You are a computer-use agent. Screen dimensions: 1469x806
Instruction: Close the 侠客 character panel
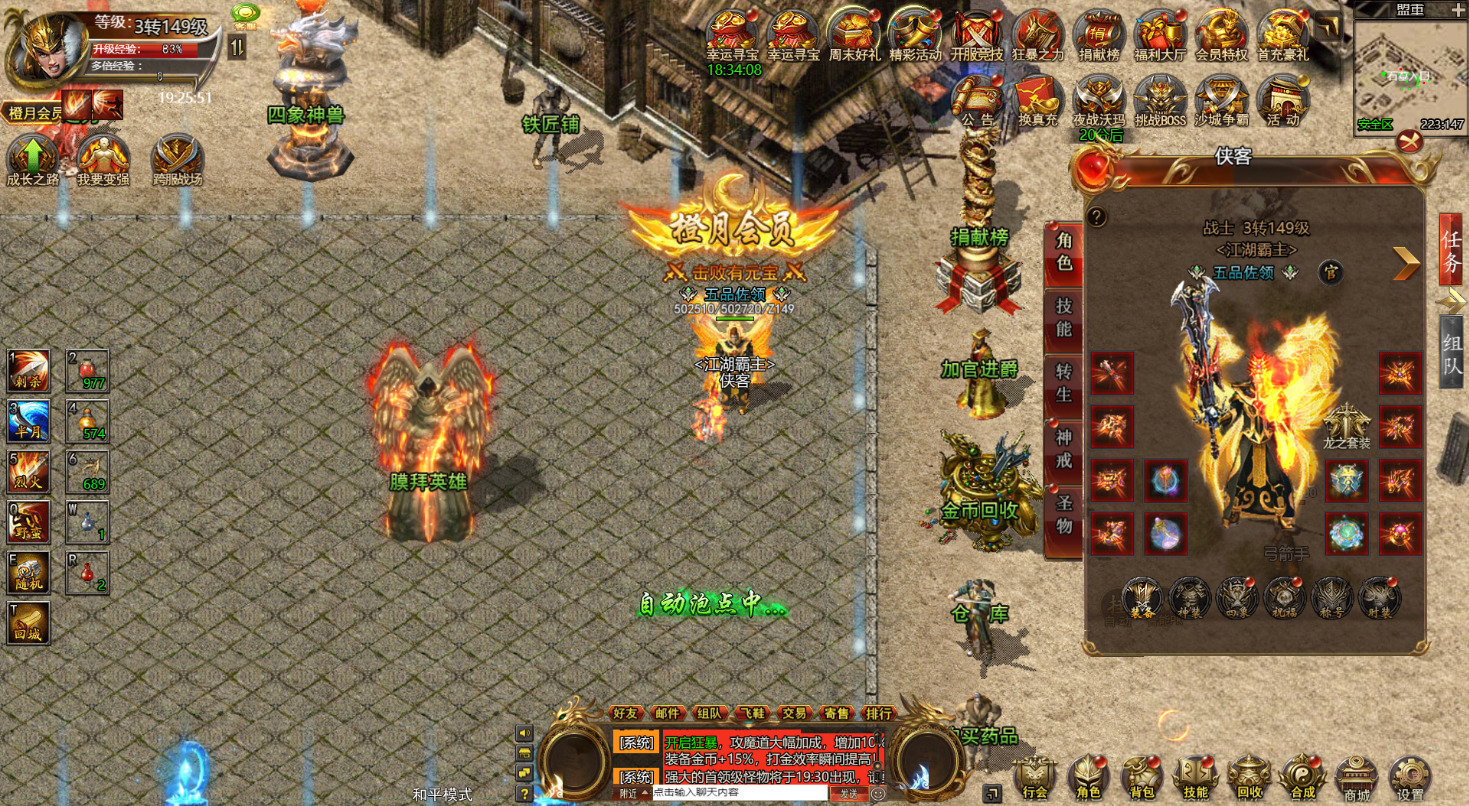point(1410,142)
